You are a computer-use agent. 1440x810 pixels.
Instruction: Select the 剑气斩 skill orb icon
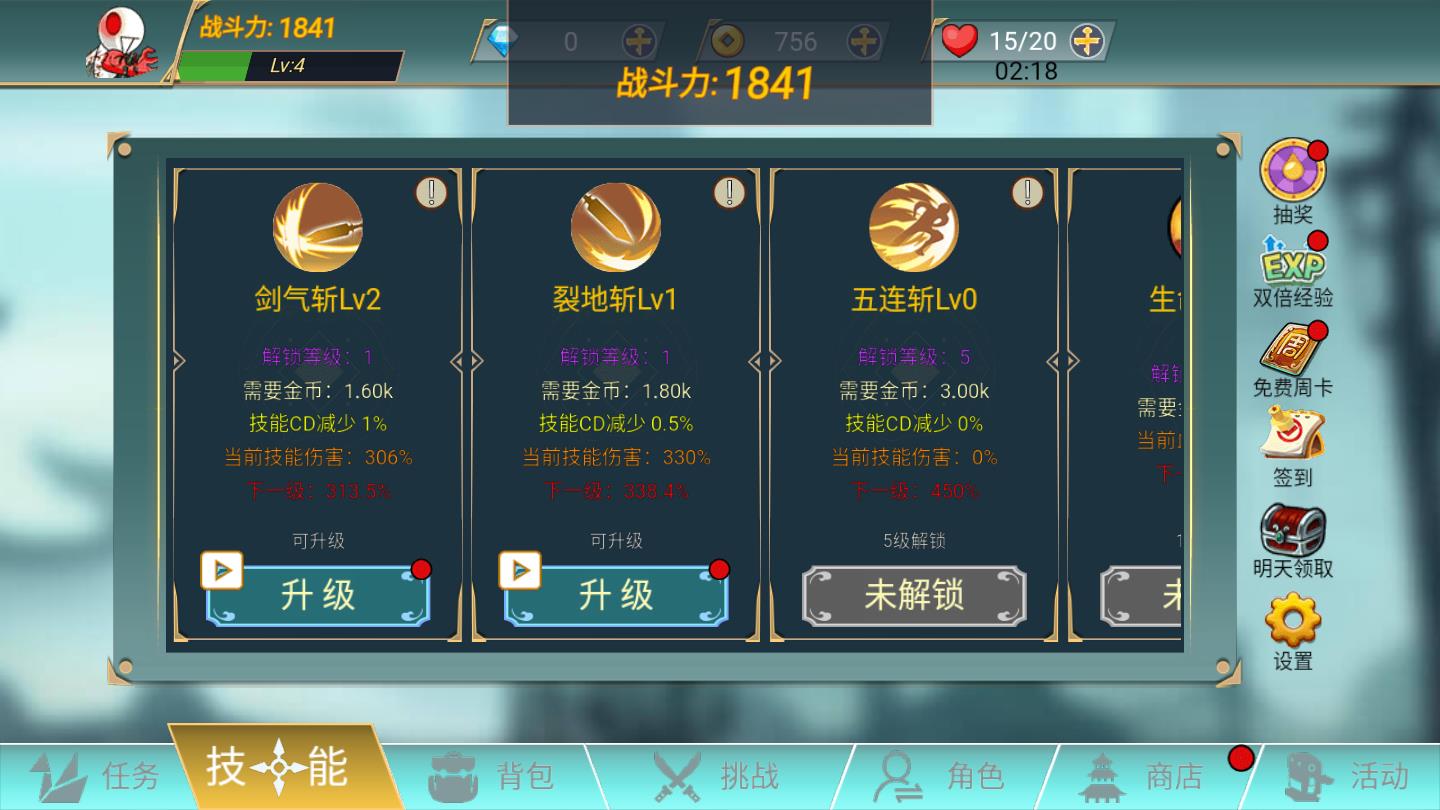point(316,228)
